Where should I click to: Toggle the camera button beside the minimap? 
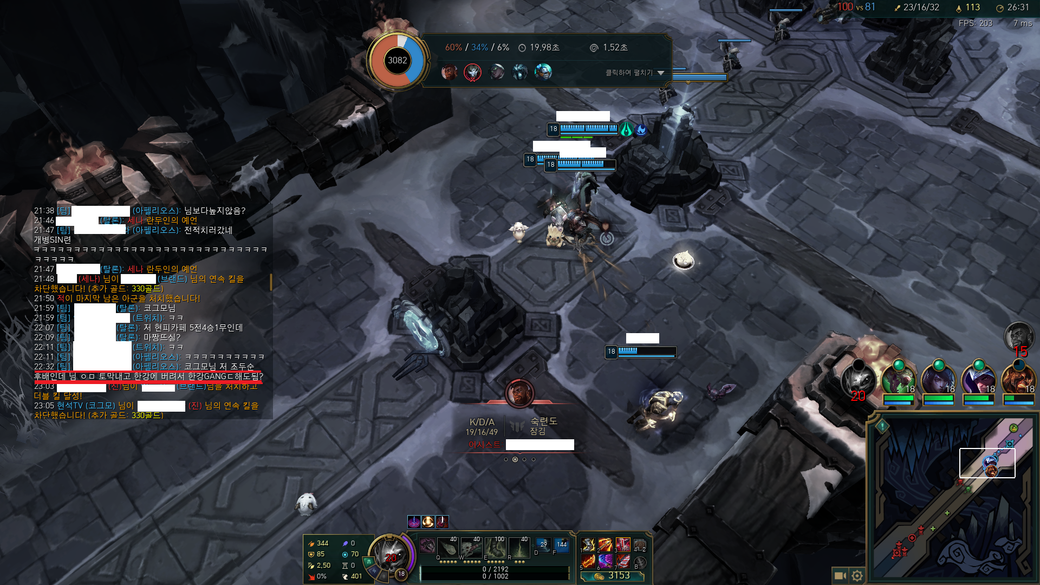pos(840,576)
